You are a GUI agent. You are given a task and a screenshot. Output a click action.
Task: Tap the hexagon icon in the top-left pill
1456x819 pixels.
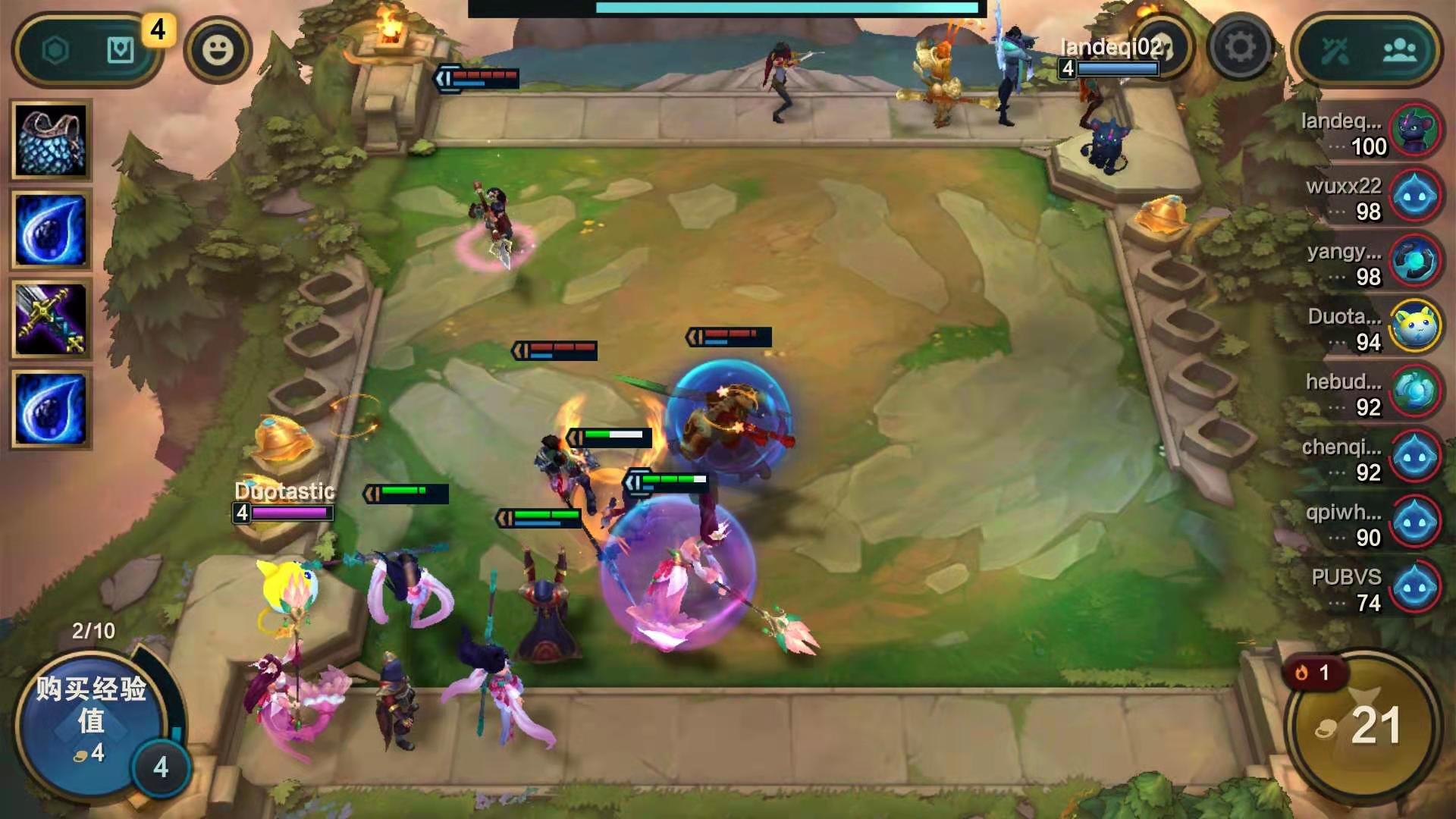point(55,51)
